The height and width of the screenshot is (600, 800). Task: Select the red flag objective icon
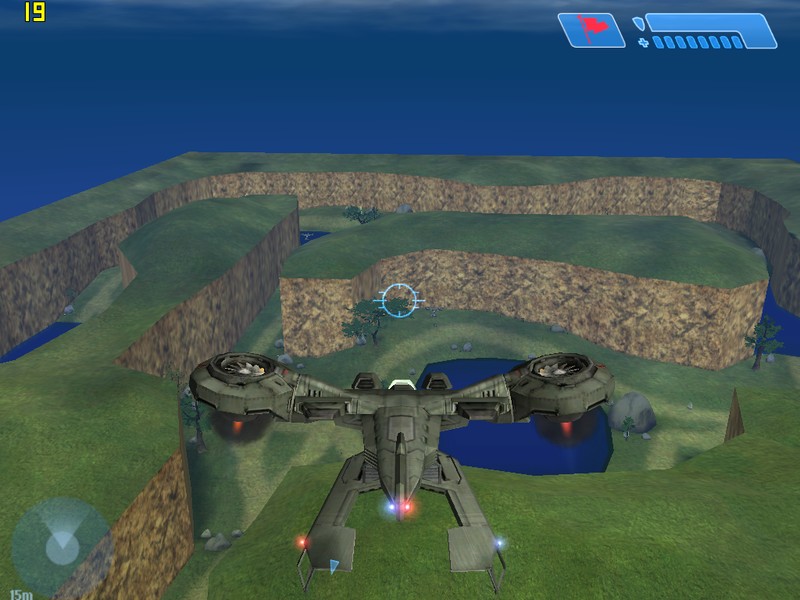(590, 29)
